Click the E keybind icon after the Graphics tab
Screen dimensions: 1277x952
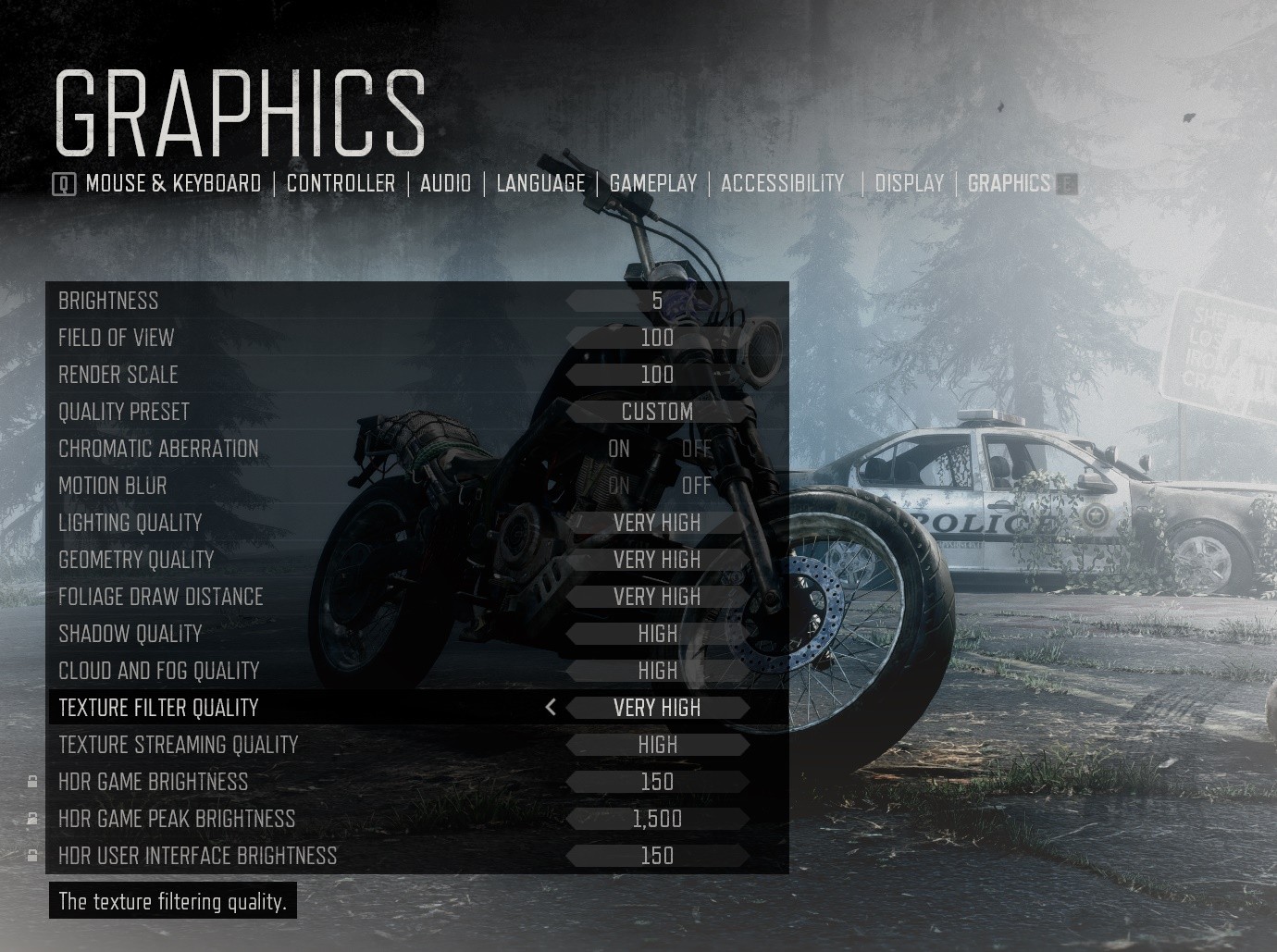tap(1066, 184)
